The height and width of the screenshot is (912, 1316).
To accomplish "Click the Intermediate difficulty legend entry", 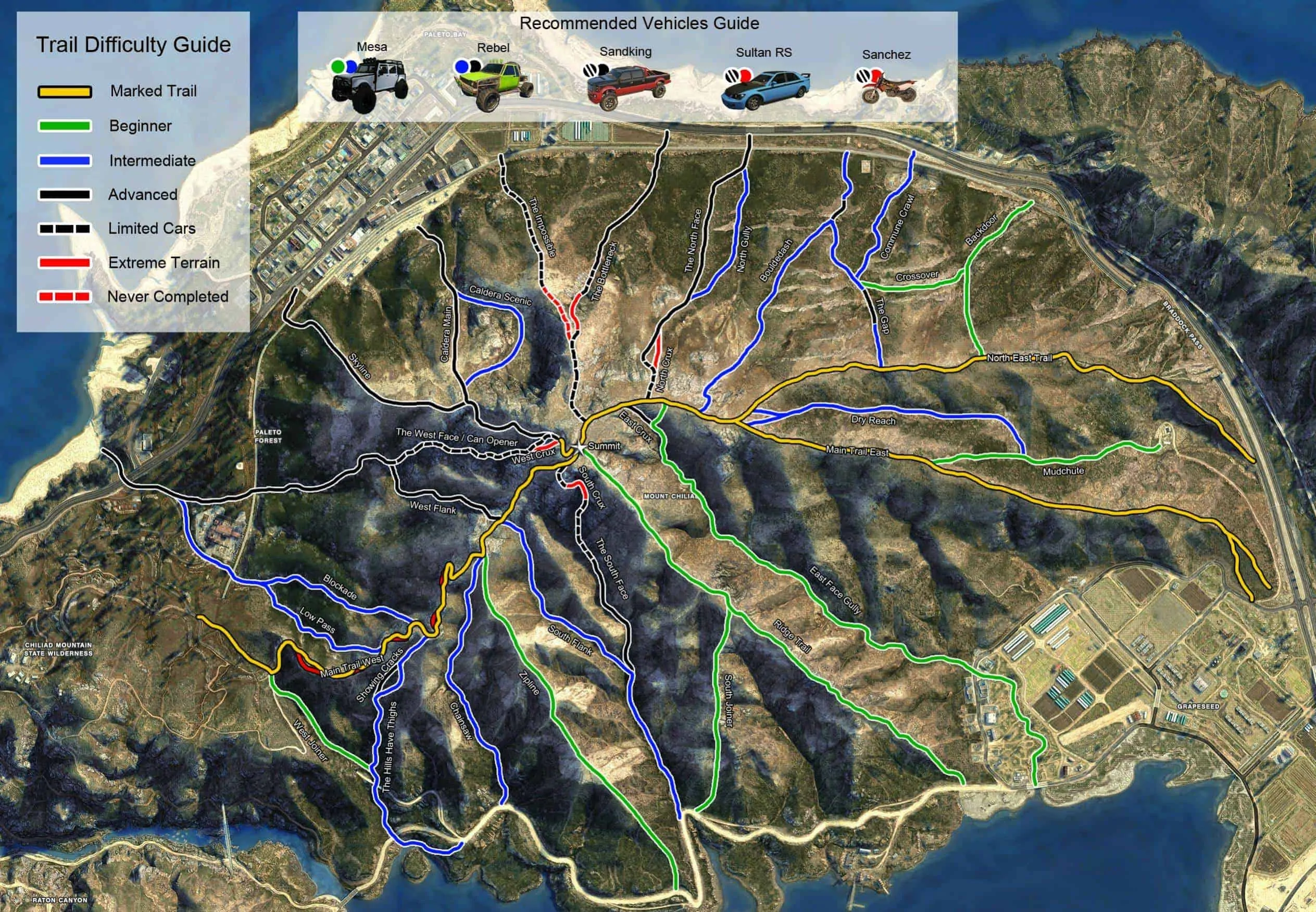I will 152,160.
